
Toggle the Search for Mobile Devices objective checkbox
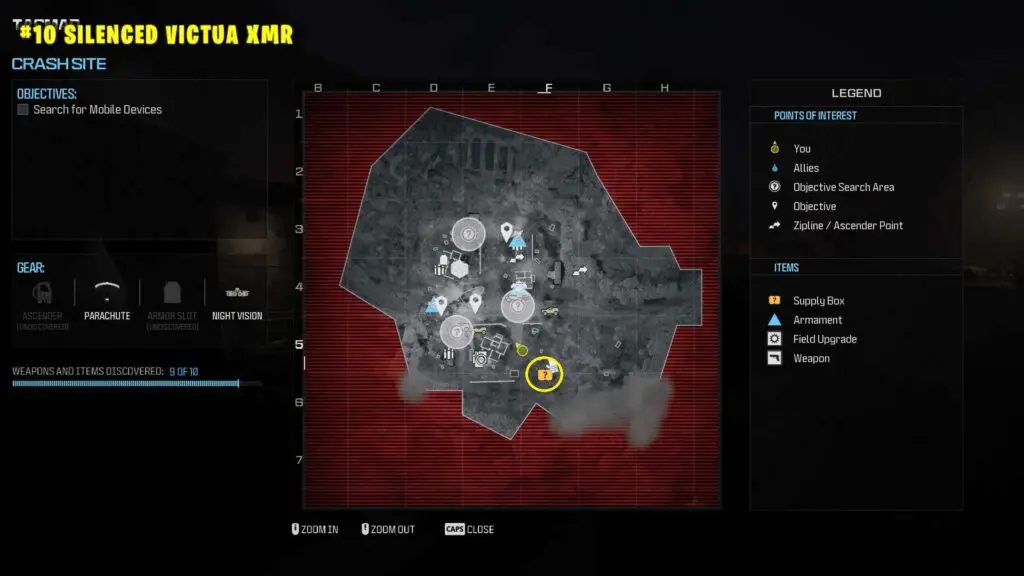pos(23,110)
